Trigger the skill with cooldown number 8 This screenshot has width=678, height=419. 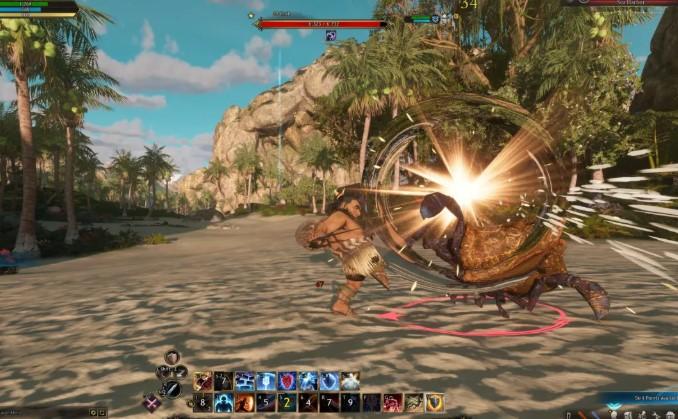click(201, 403)
